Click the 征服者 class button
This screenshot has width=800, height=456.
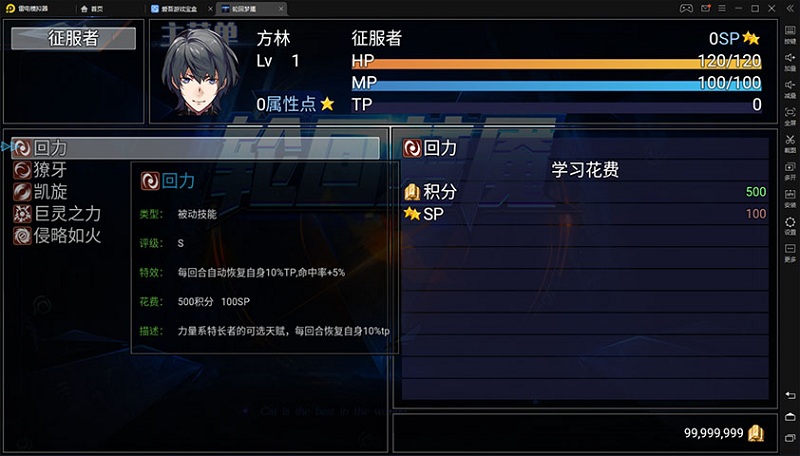click(x=73, y=39)
